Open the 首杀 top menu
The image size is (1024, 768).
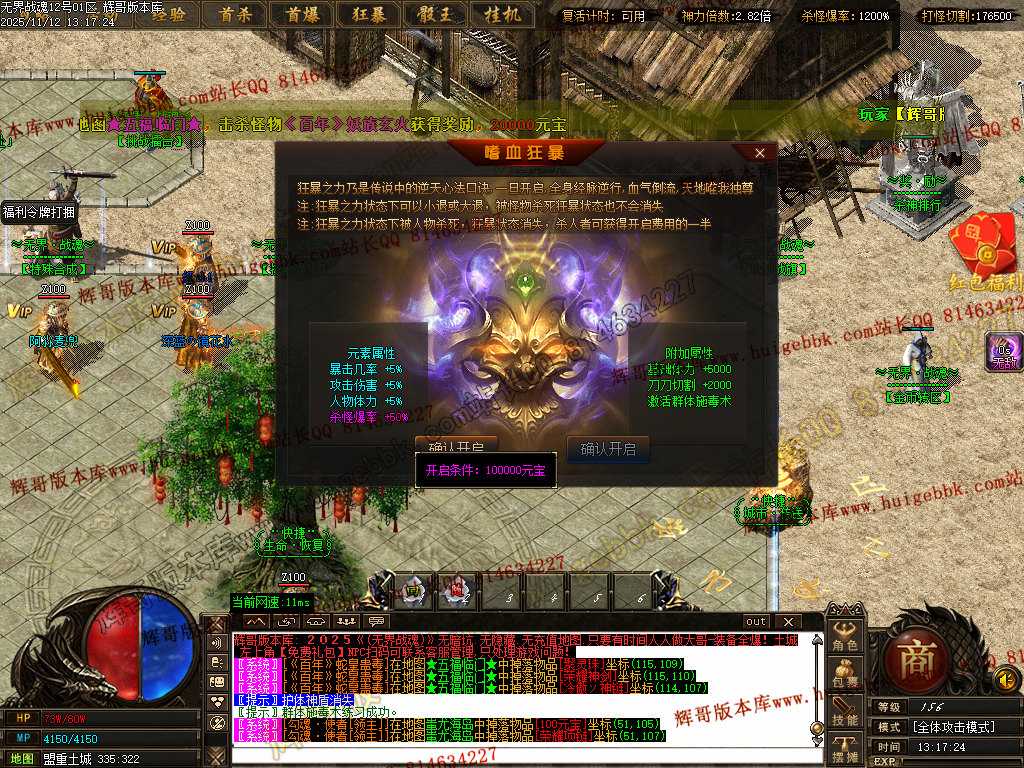point(234,14)
